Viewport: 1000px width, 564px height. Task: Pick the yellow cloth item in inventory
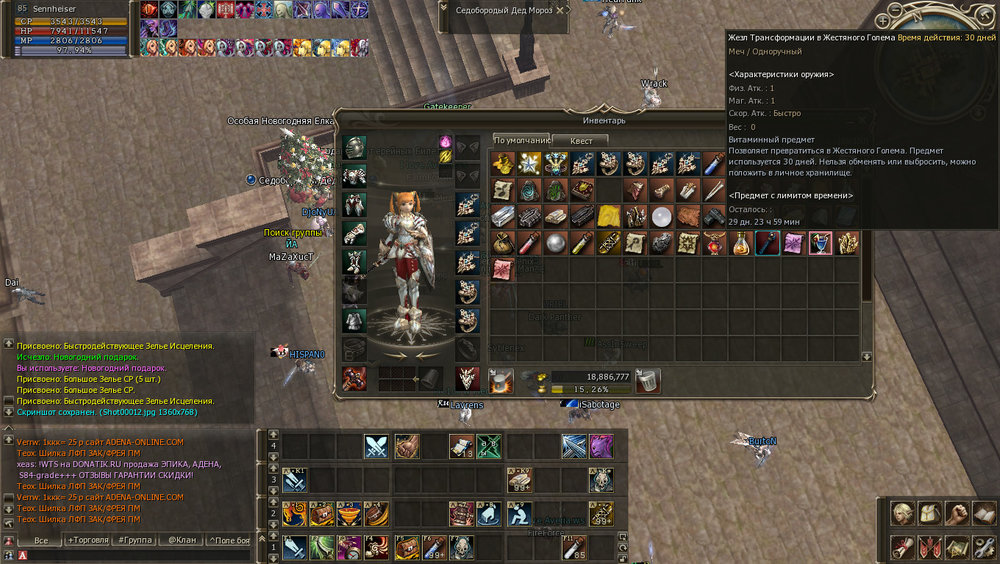[608, 216]
